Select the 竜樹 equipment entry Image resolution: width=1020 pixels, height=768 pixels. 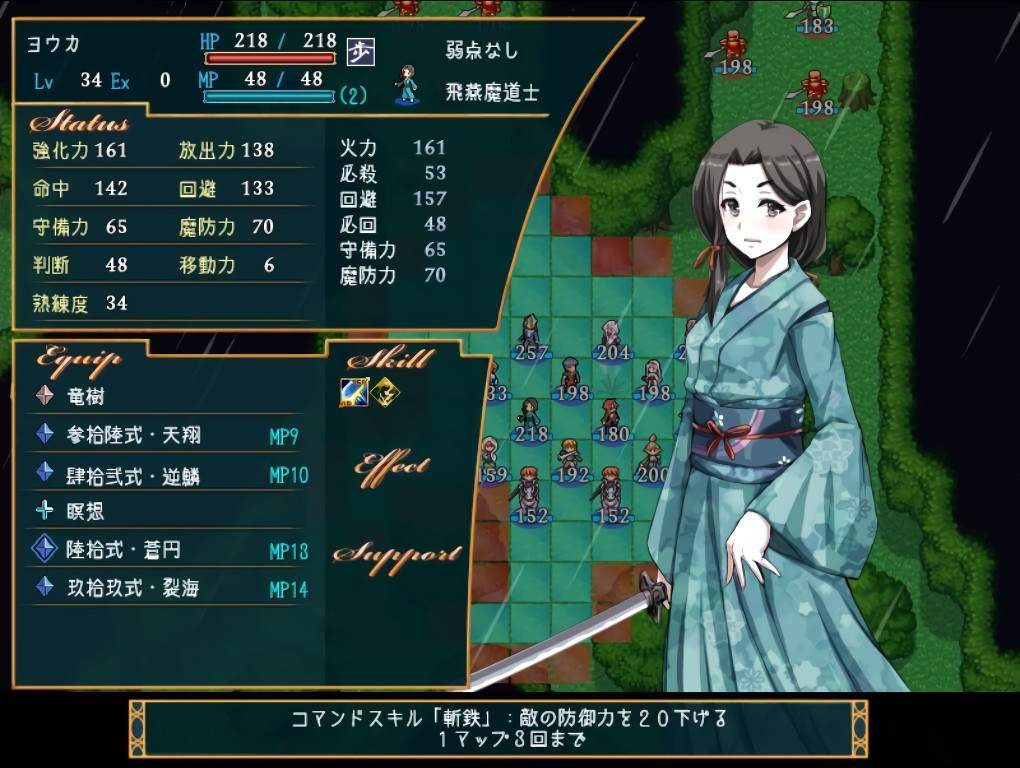[85, 397]
